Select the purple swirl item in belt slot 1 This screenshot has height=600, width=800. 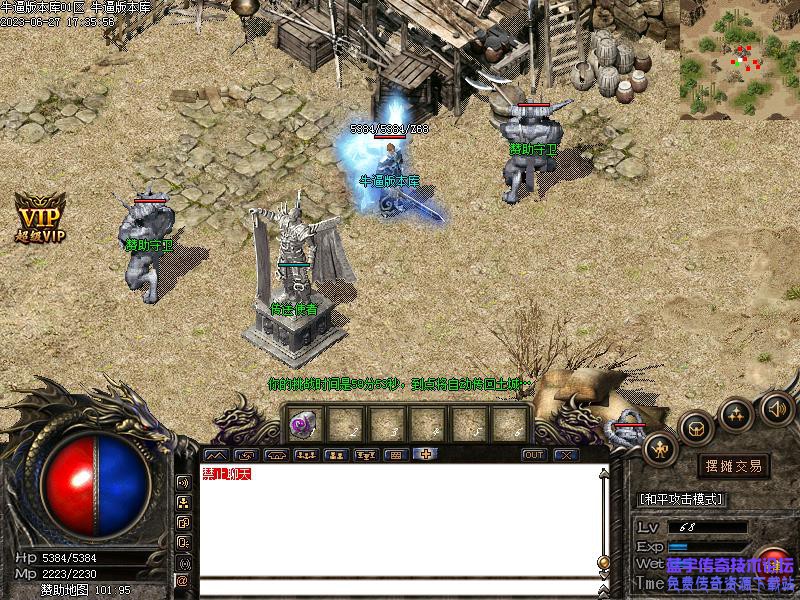tap(301, 424)
